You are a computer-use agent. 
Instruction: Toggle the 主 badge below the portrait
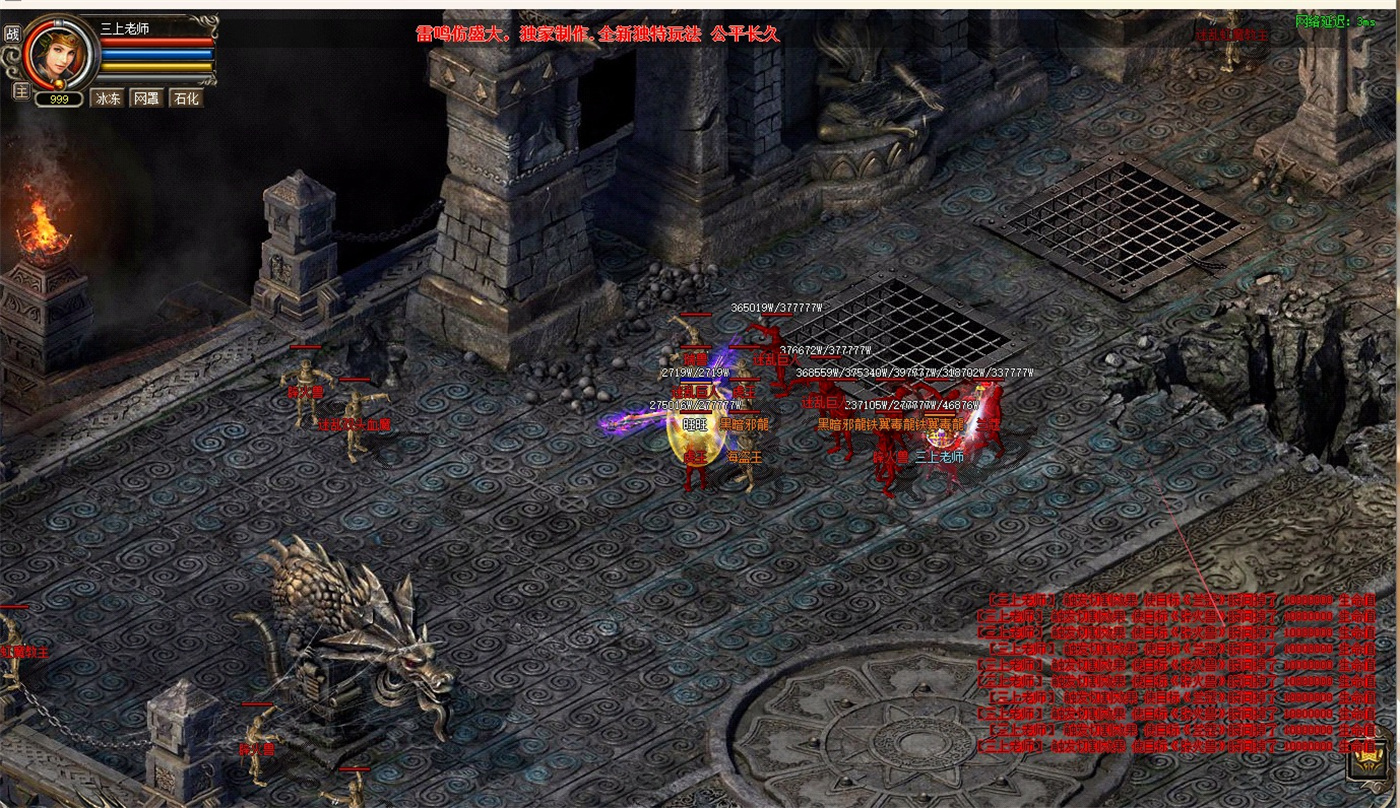point(20,91)
